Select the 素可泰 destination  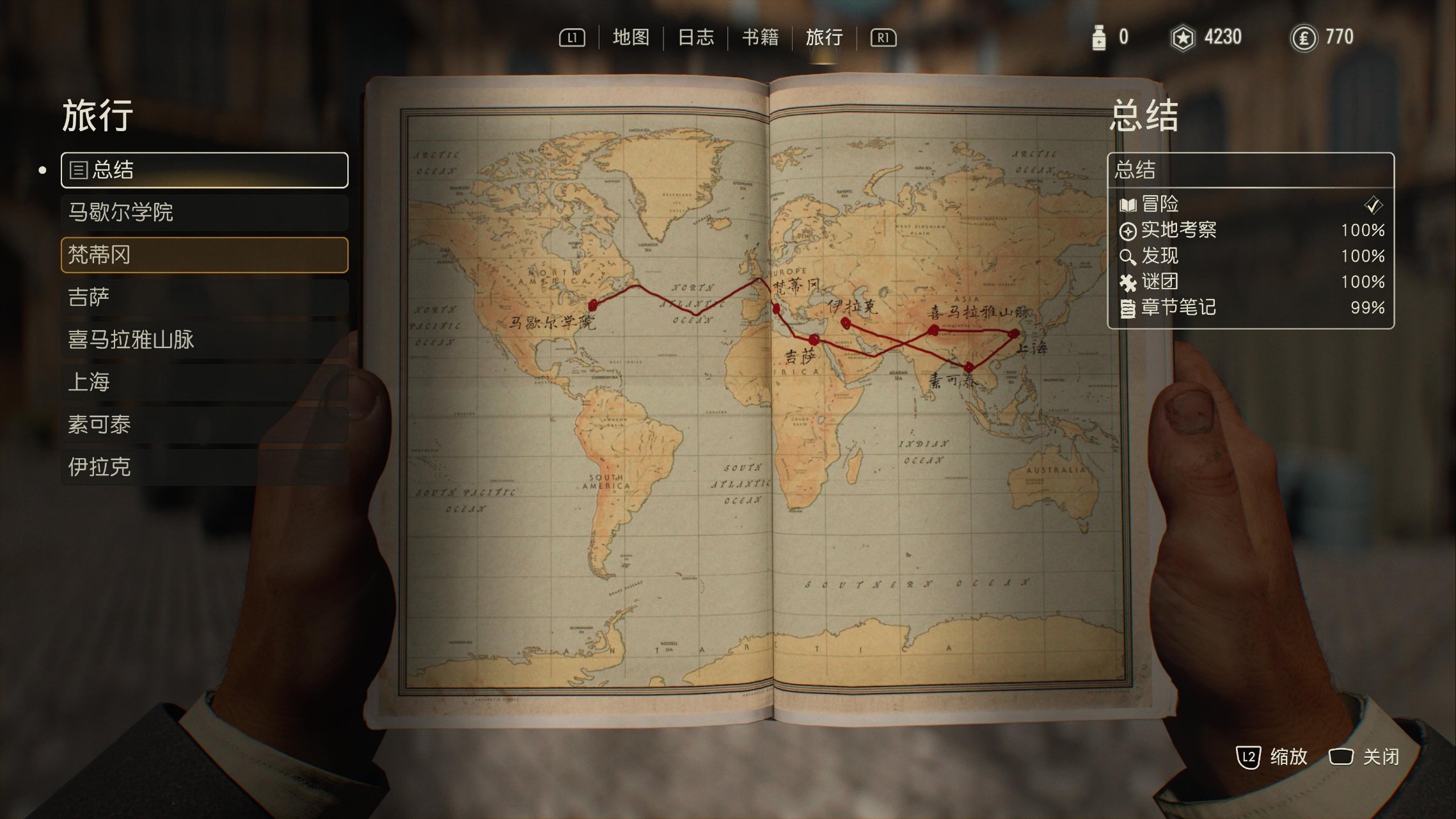[x=205, y=425]
